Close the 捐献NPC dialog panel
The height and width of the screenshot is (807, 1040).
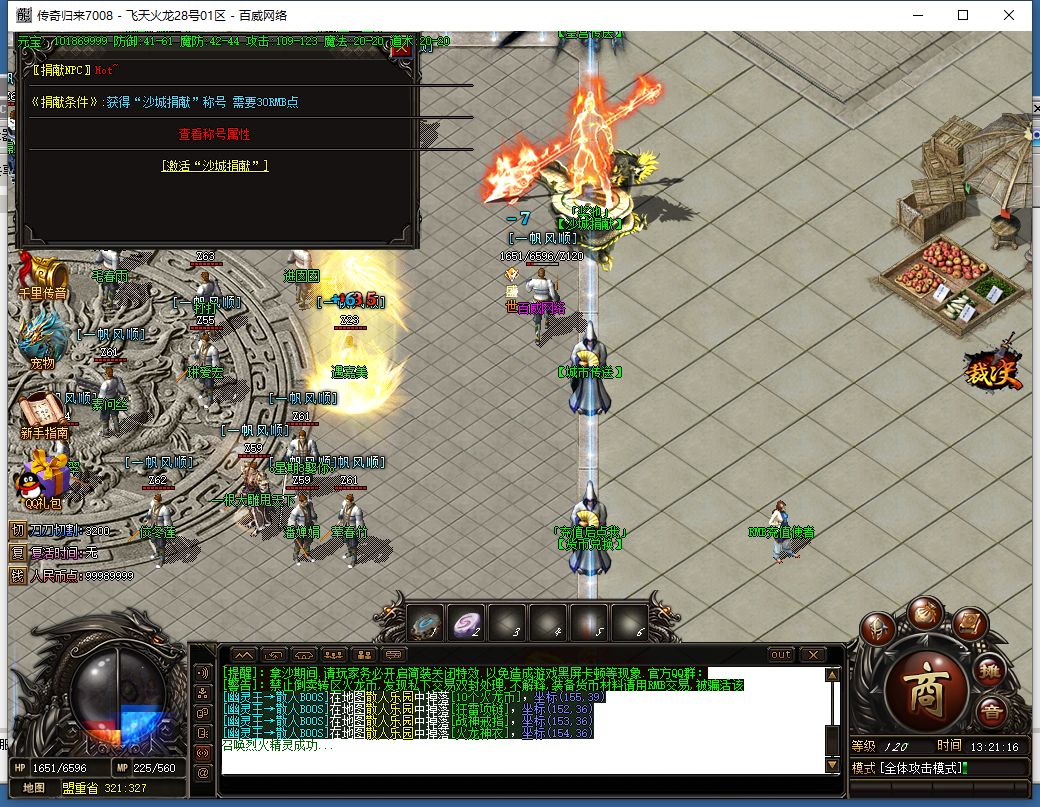click(x=400, y=48)
